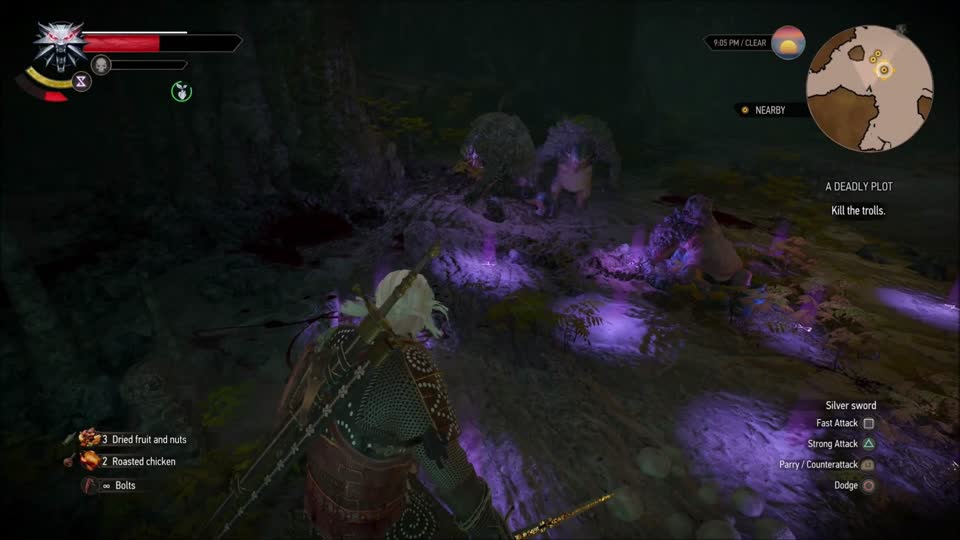Click the yellow quest marker on the minimap
Image resolution: width=960 pixels, height=540 pixels.
pos(883,68)
